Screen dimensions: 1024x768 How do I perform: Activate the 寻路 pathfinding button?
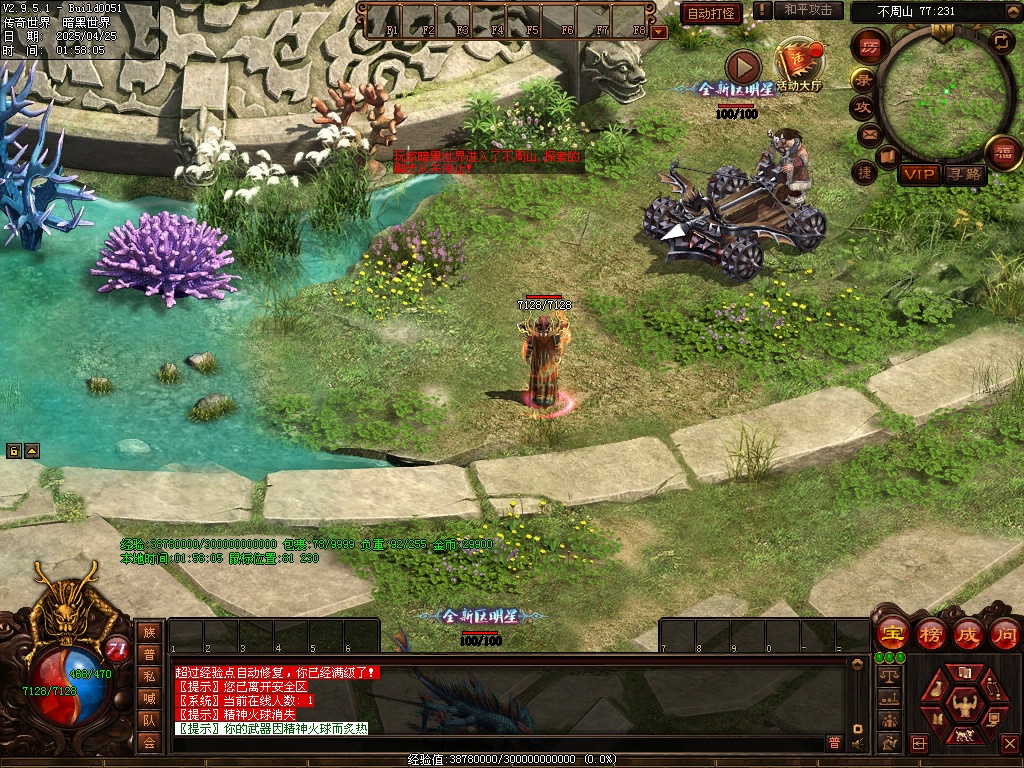(x=966, y=174)
